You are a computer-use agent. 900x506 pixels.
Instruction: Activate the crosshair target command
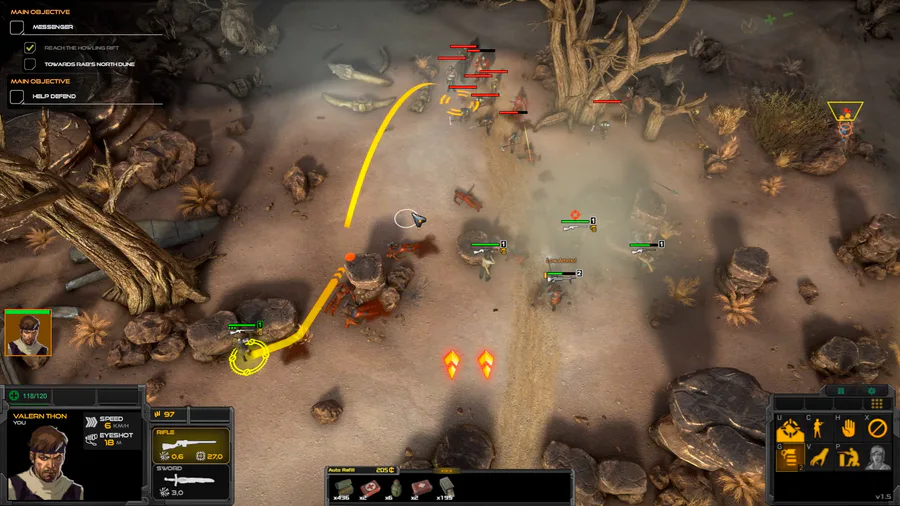click(789, 428)
